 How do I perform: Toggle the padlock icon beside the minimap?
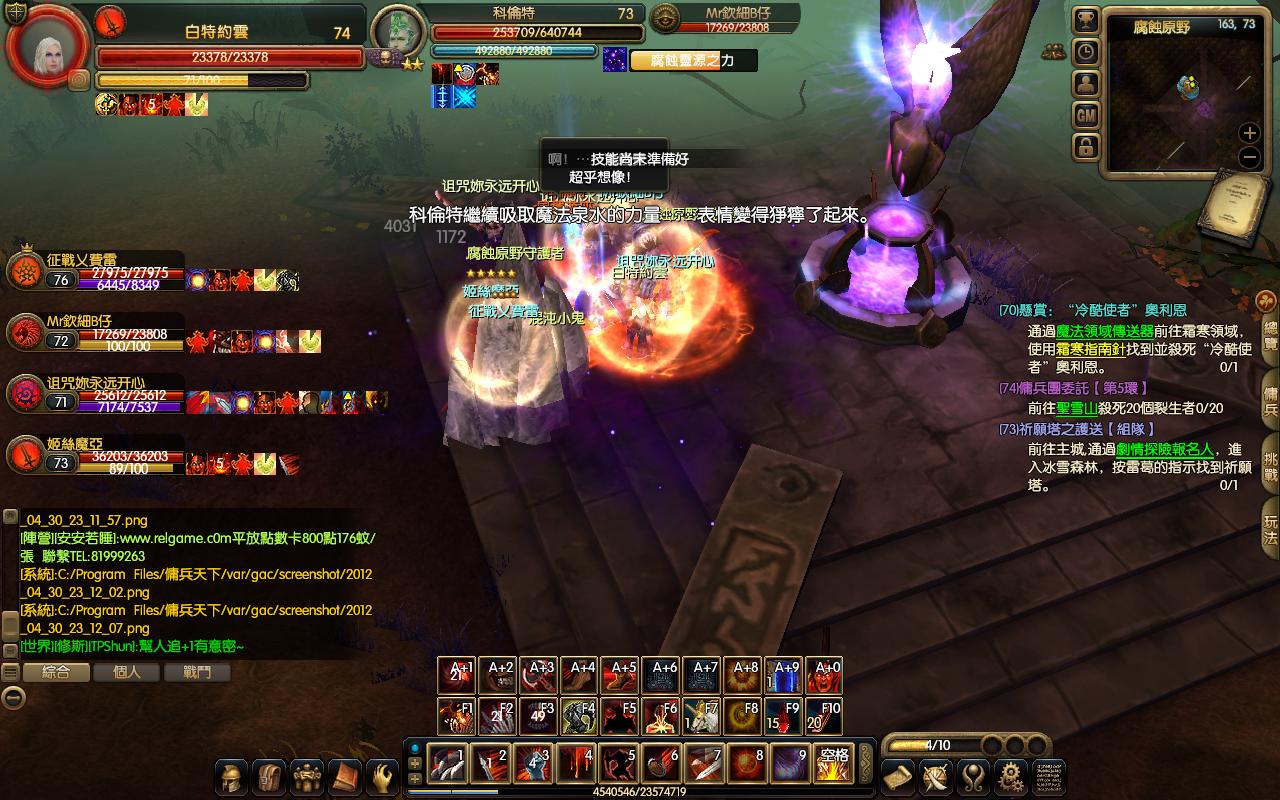[1086, 147]
